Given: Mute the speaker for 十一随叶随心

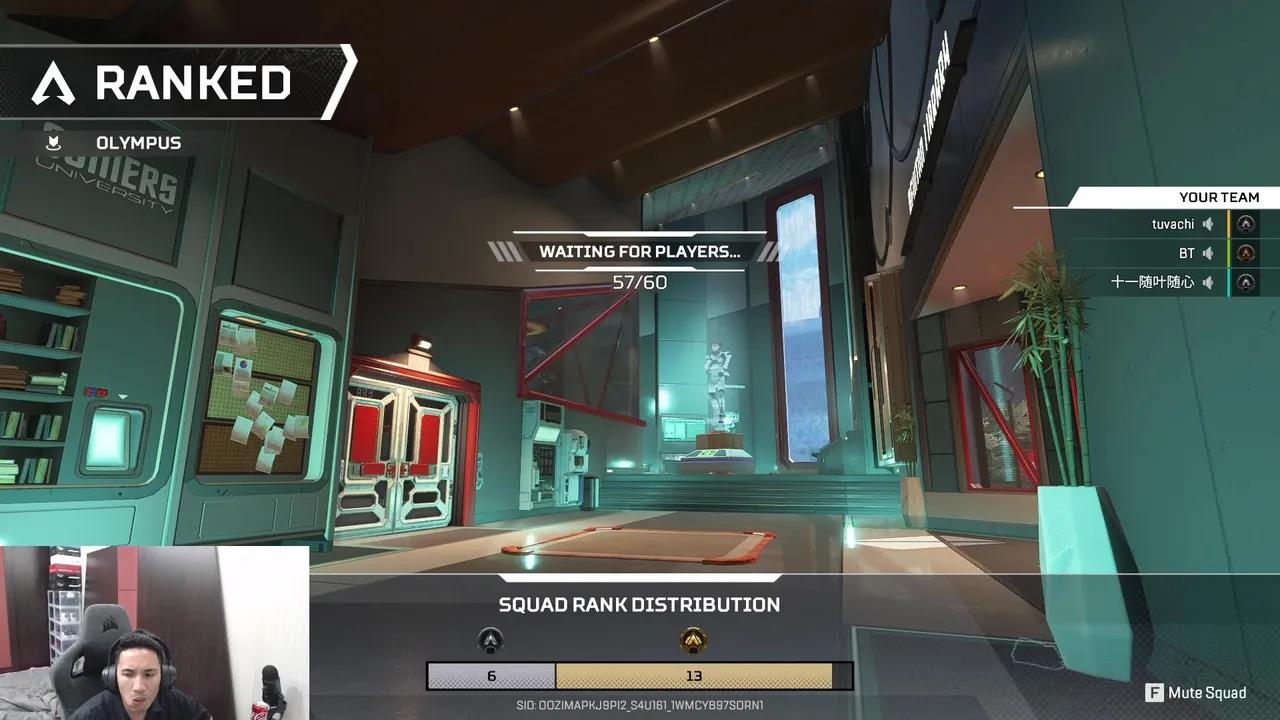Looking at the screenshot, I should [x=1207, y=282].
